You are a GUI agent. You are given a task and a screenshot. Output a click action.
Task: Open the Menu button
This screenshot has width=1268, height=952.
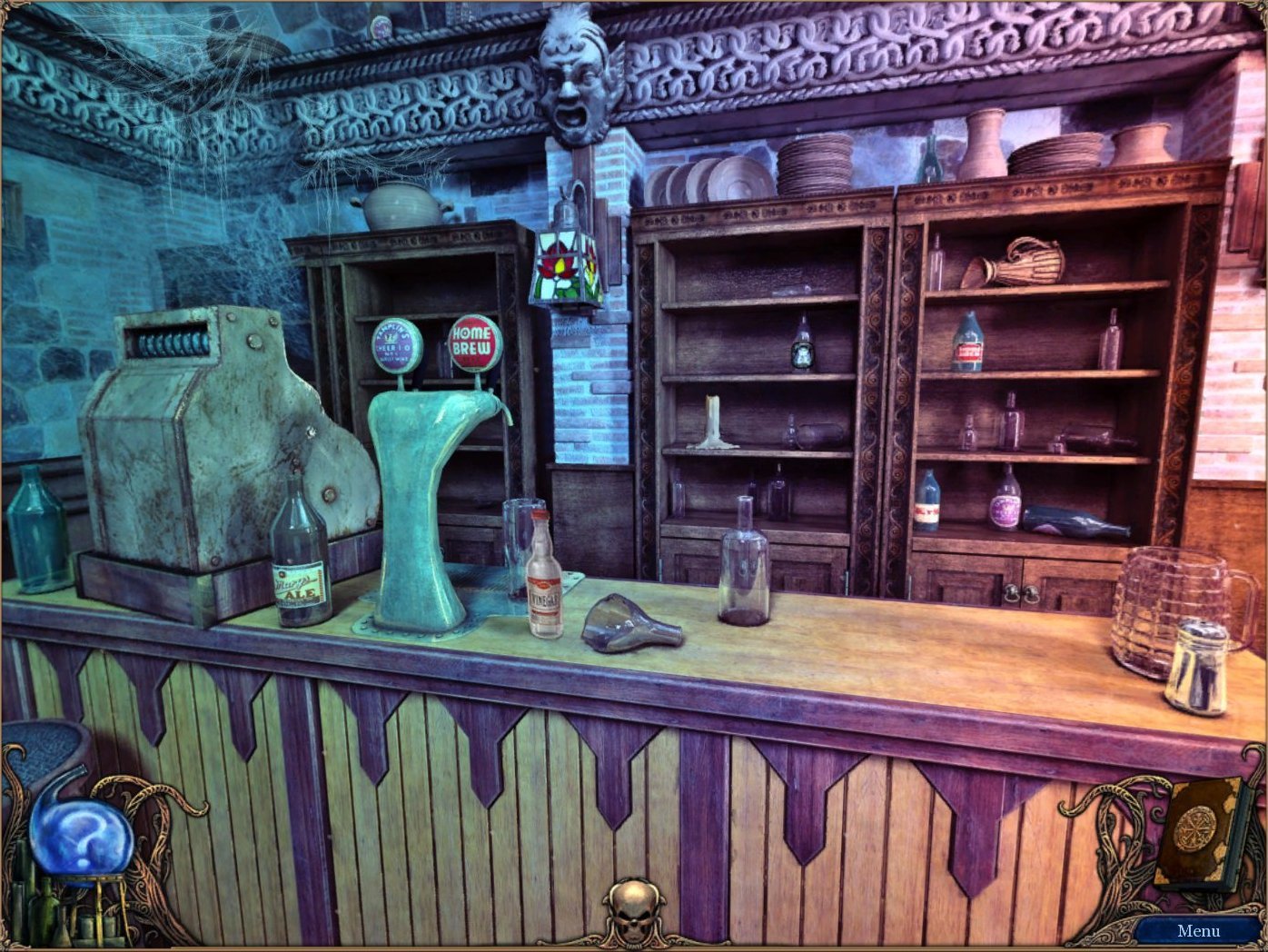(x=1197, y=930)
